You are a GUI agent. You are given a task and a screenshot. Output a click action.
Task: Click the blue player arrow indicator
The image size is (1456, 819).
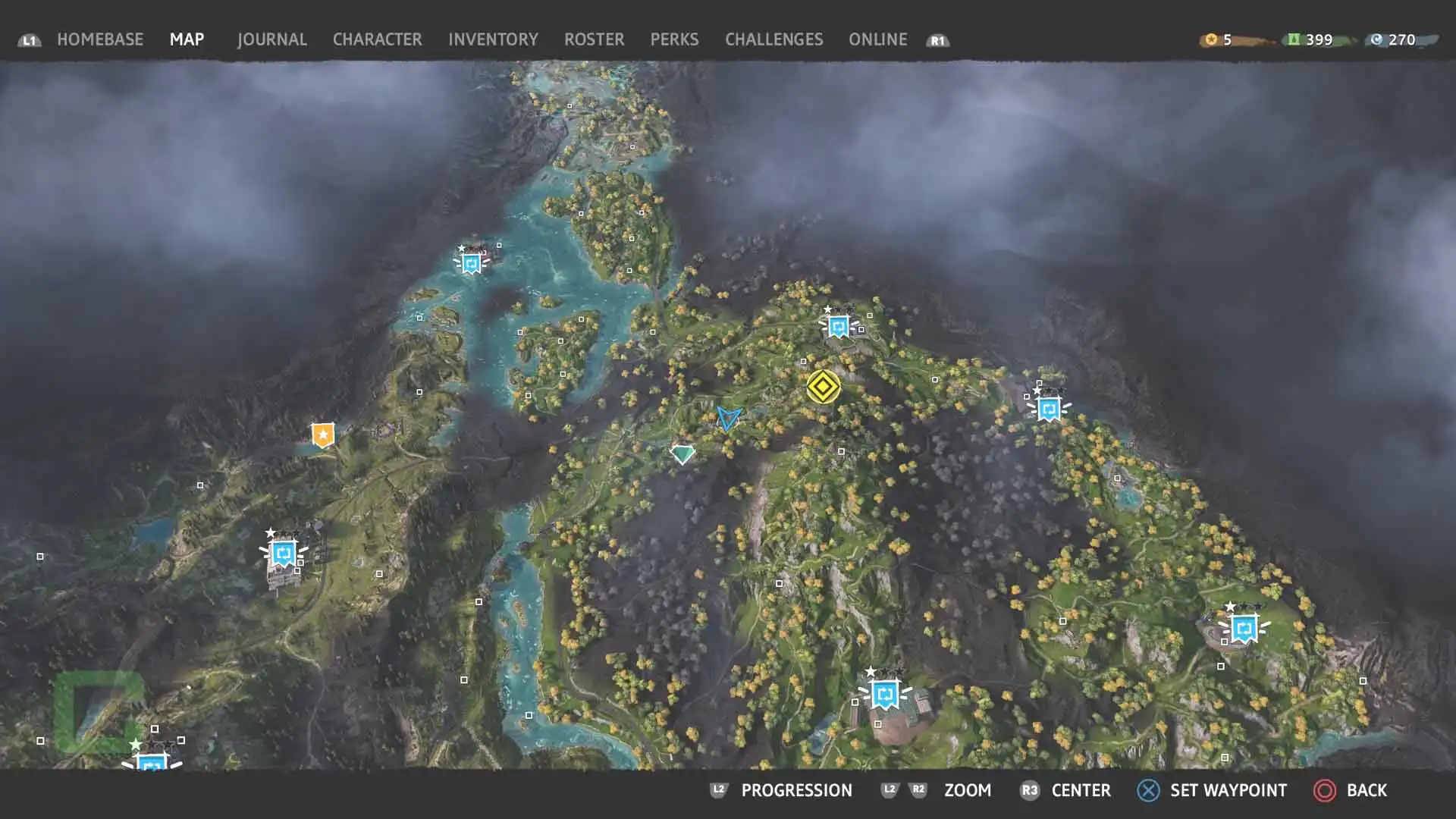pos(728,418)
